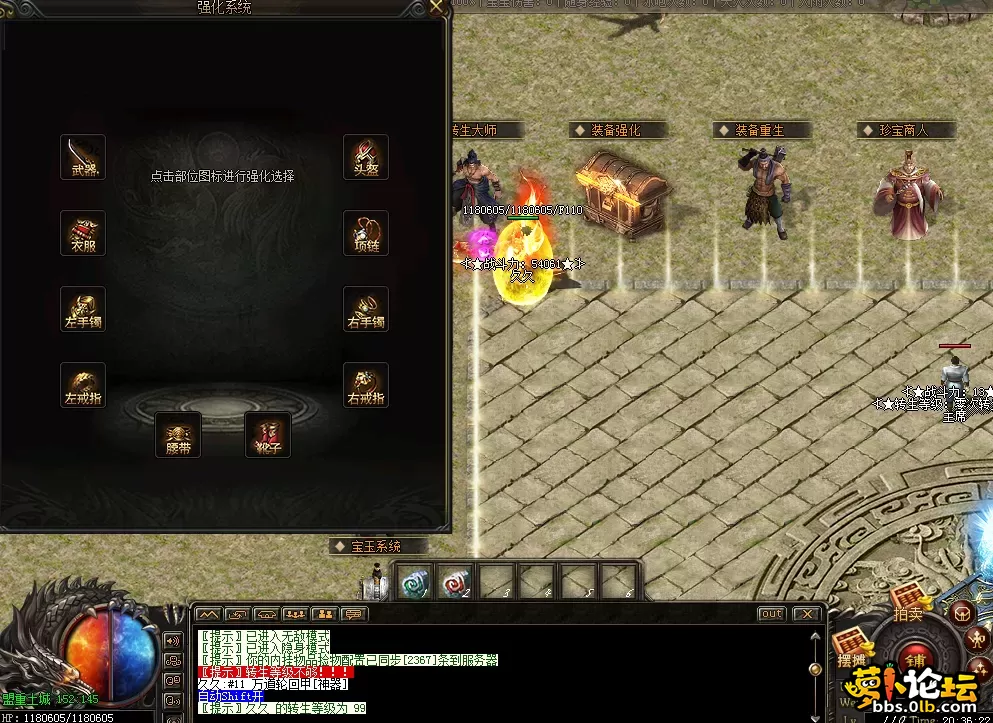The image size is (993, 723).
Task: Pick the 右戒指 right ring slot
Action: [366, 385]
